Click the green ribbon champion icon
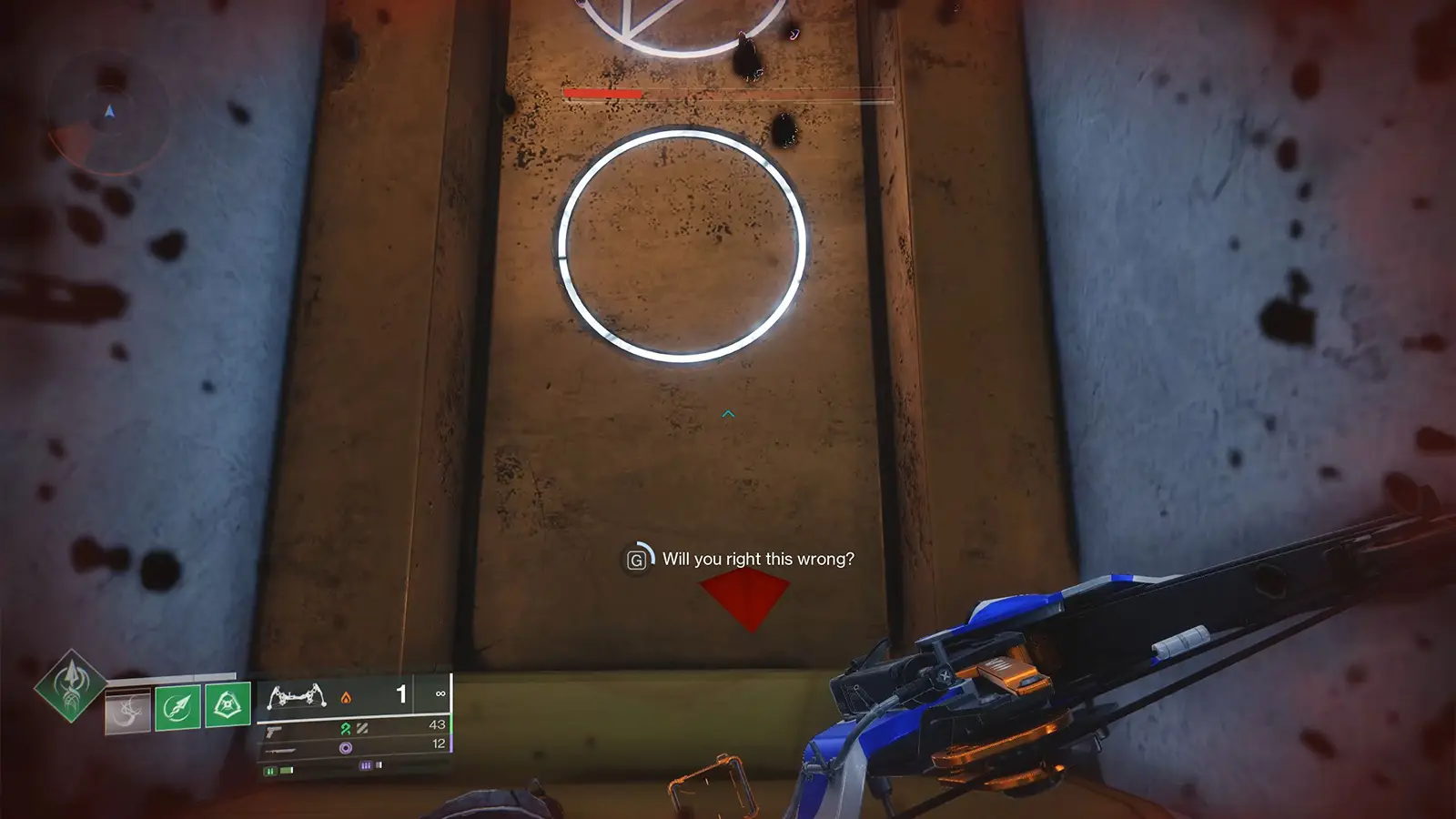This screenshot has width=1456, height=819. coord(348,730)
